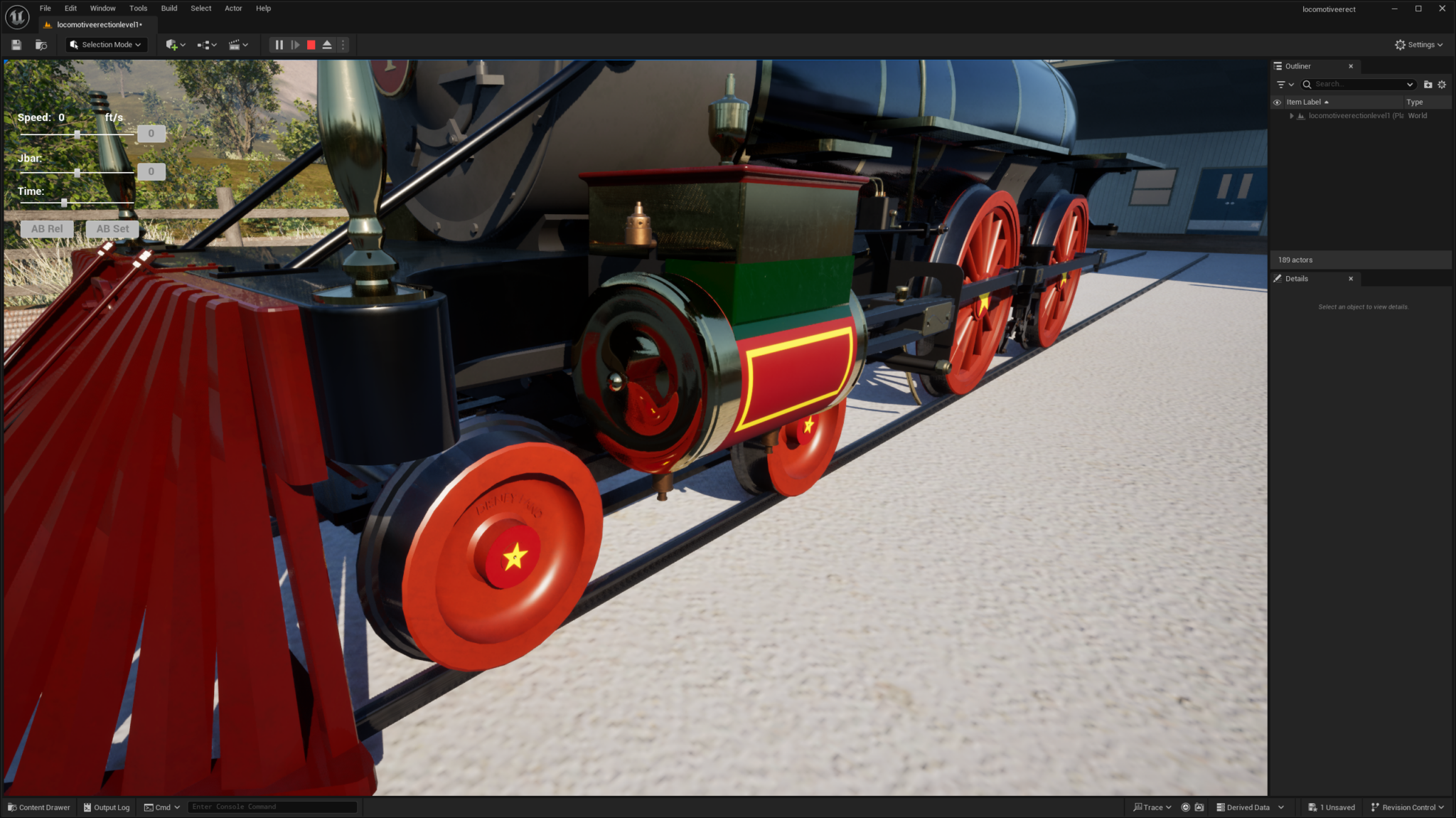This screenshot has width=1456, height=818.
Task: Open the Frame Skip advance icon
Action: pos(296,45)
